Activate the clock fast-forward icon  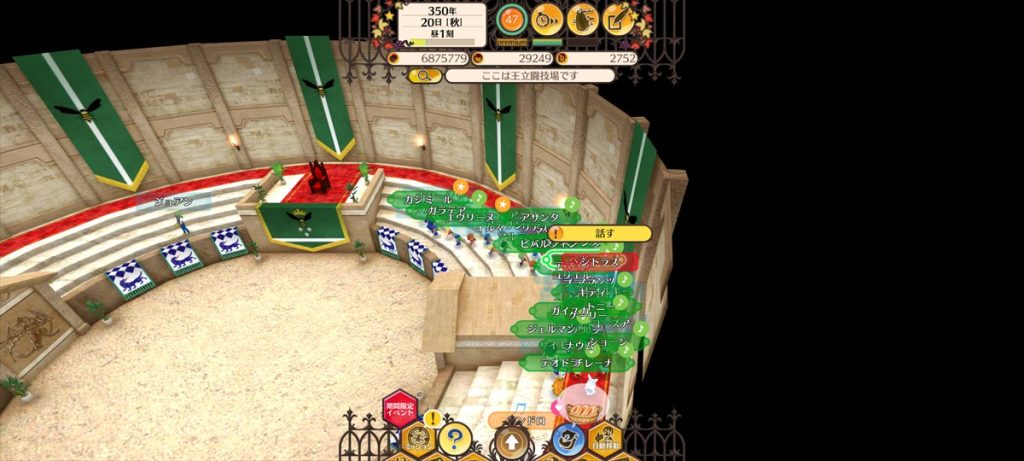tap(546, 18)
